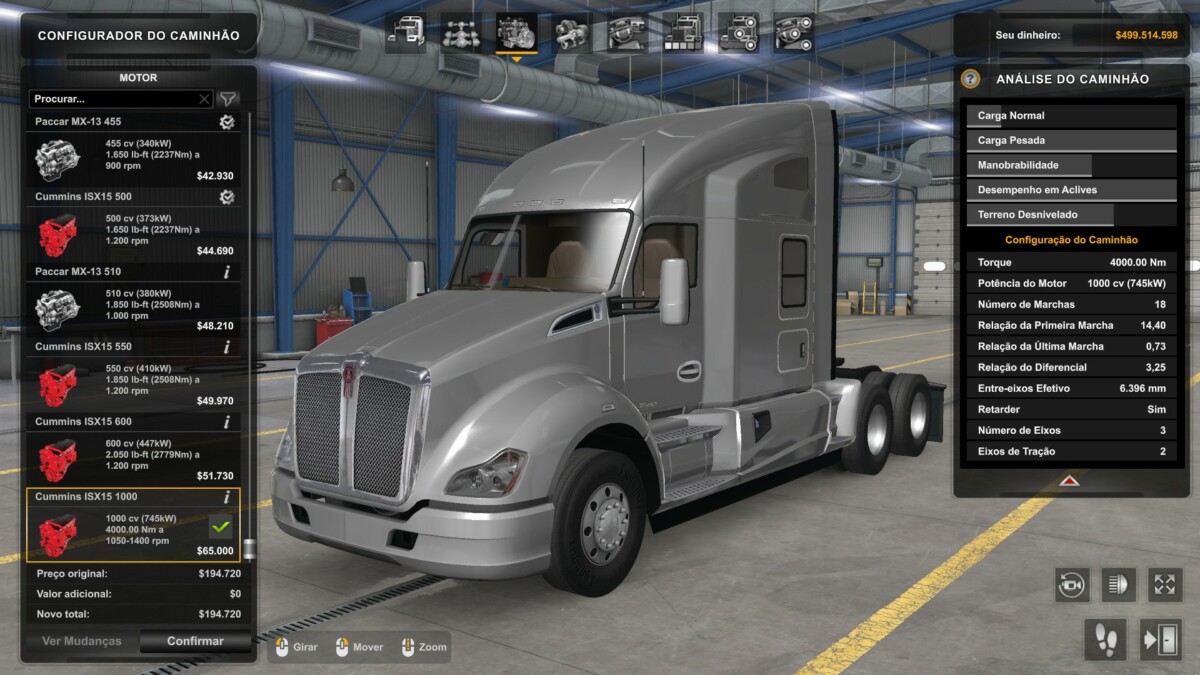Open the steering wheel interior tab
Screen dimensions: 1200x675
click(627, 33)
